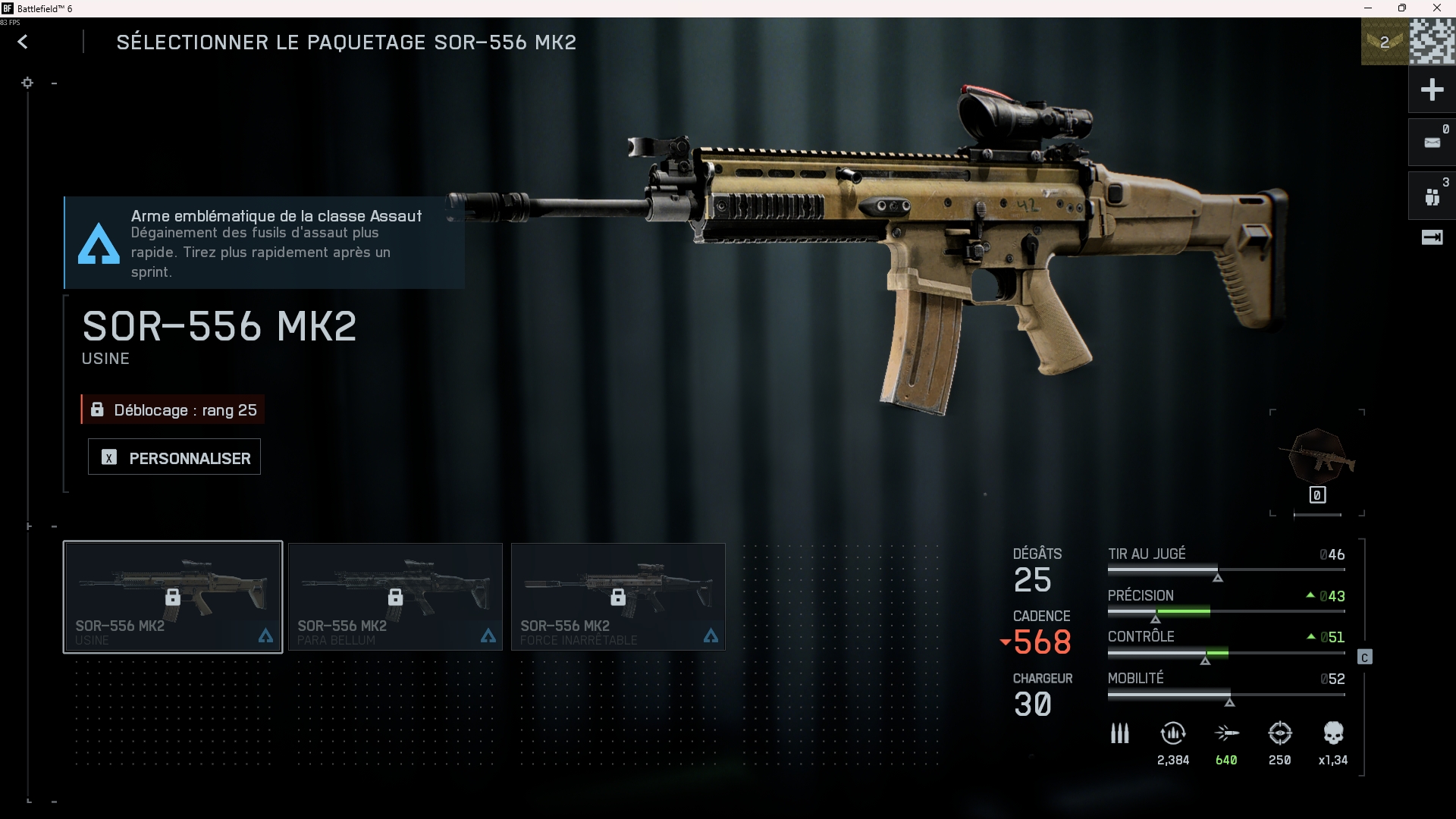Select the SOR-556 MK2 Para Bellum loadout
The image size is (1456, 819).
point(394,597)
